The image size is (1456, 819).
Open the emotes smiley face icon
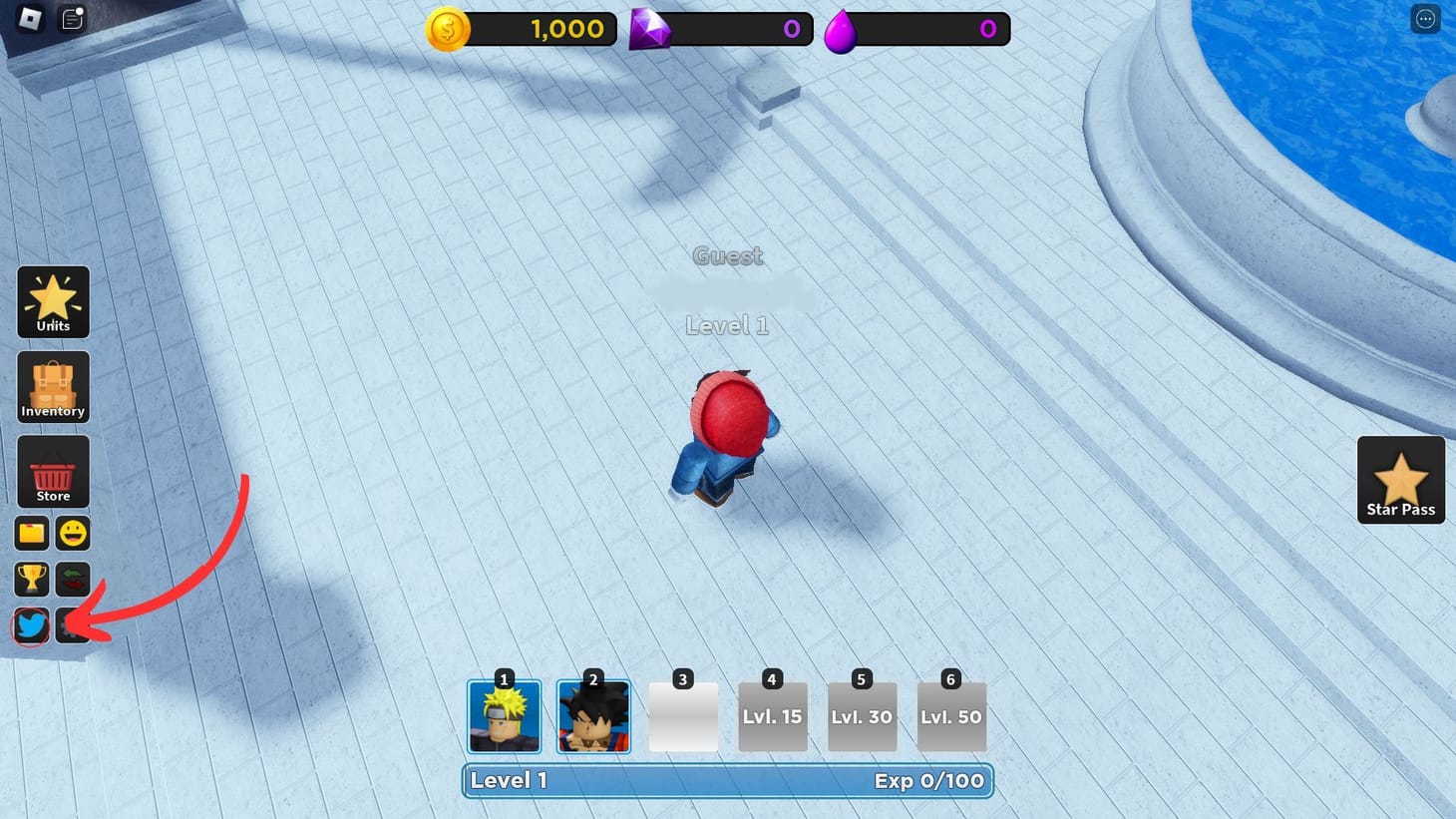click(x=73, y=533)
